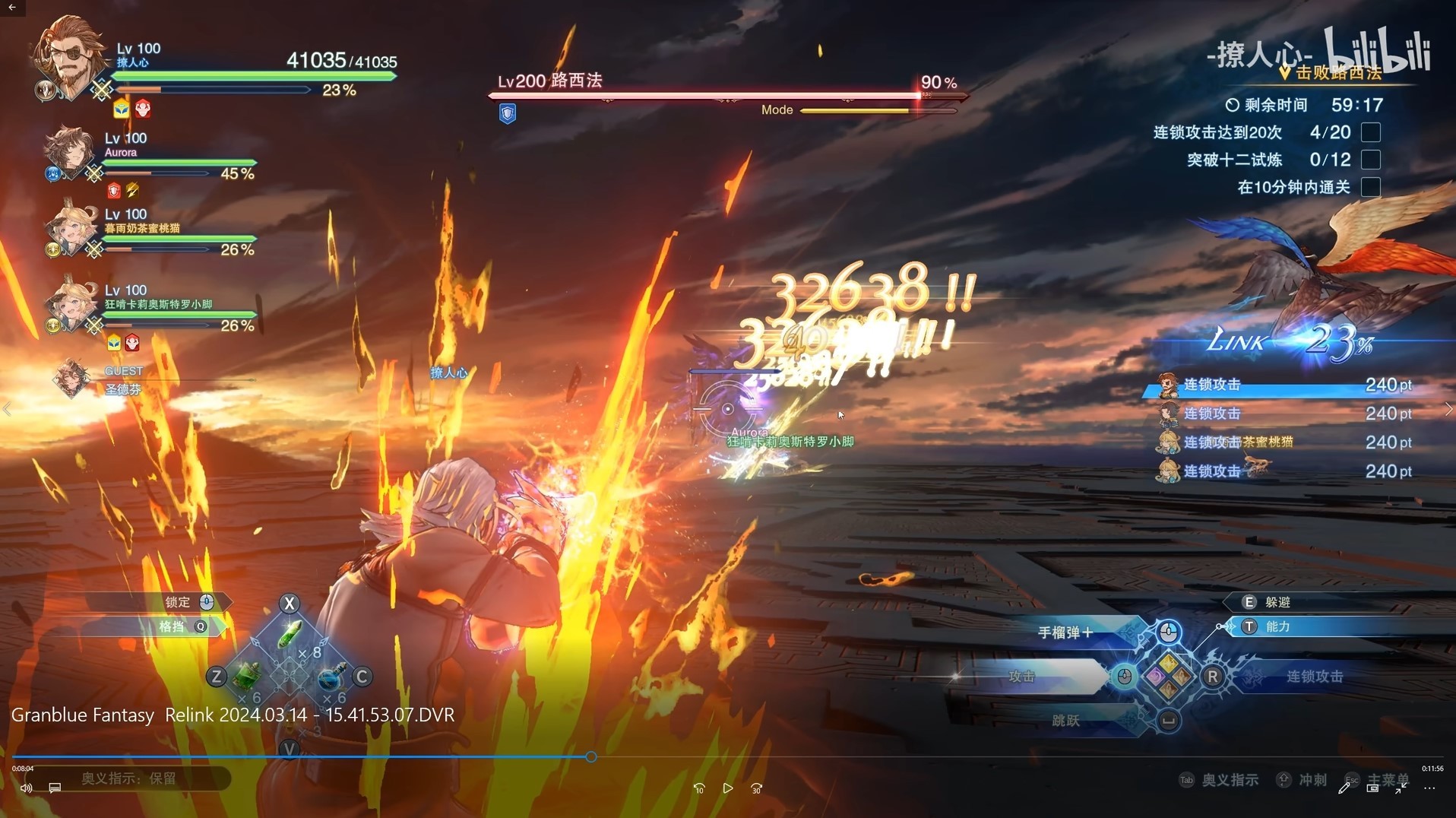Click the boss shield status icon

(508, 114)
